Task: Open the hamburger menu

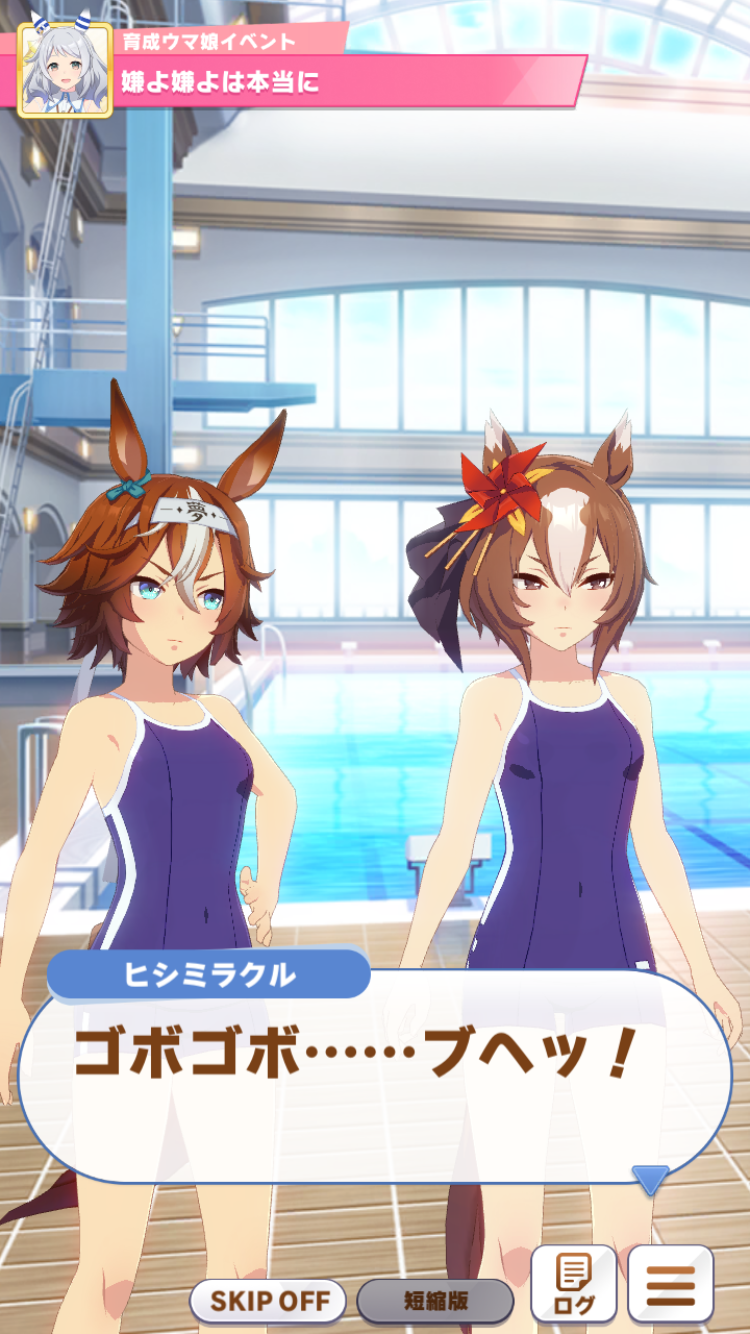Action: tap(670, 1284)
